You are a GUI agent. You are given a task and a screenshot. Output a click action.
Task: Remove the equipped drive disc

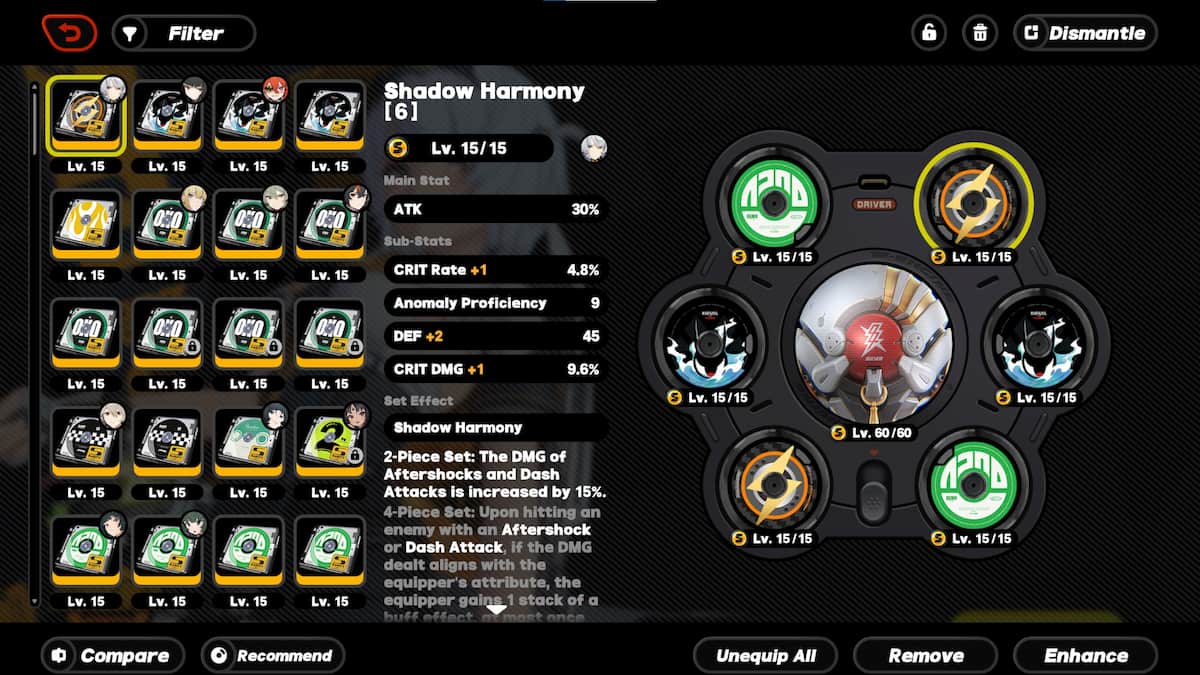pyautogui.click(x=926, y=656)
